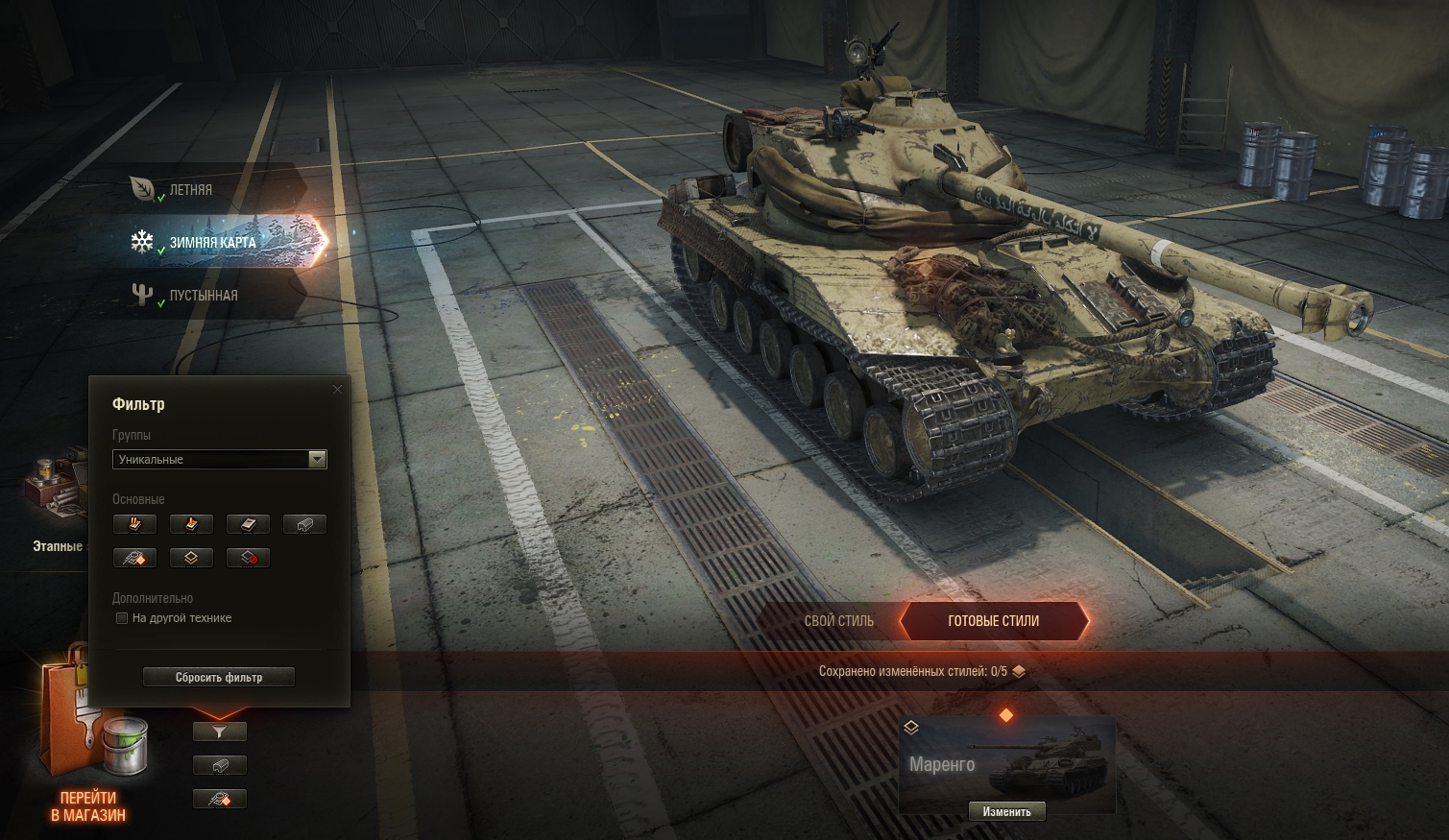Select the Маренго style thumbnail
The width and height of the screenshot is (1449, 840).
pyautogui.click(x=1006, y=758)
